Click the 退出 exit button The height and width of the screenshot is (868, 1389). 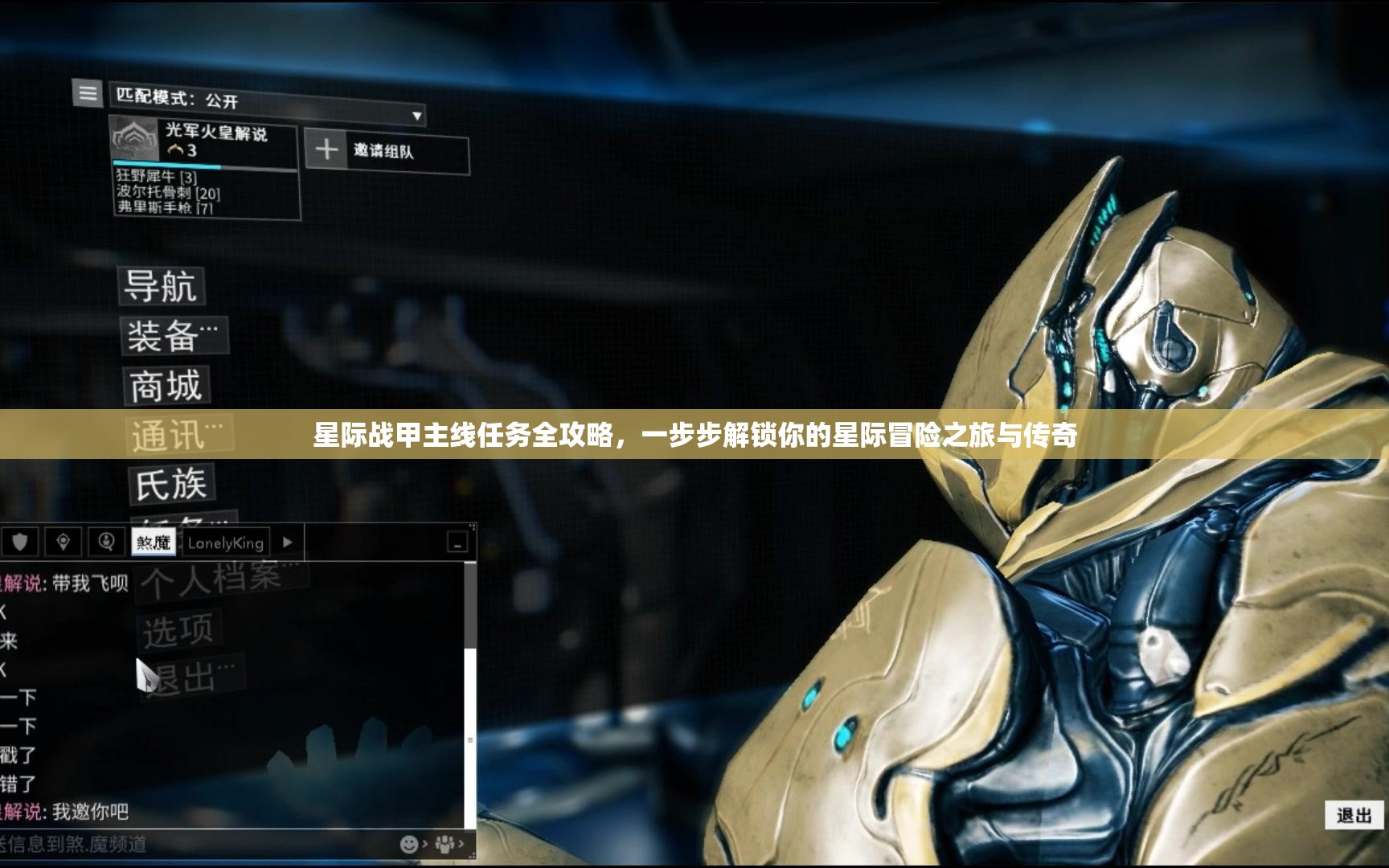tap(1354, 816)
